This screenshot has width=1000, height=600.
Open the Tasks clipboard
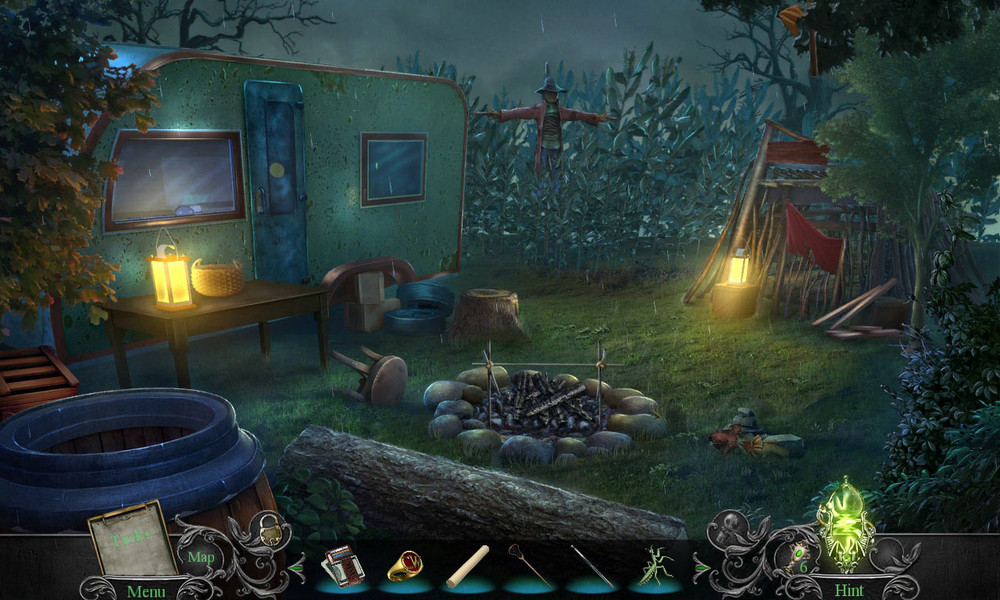click(x=126, y=538)
